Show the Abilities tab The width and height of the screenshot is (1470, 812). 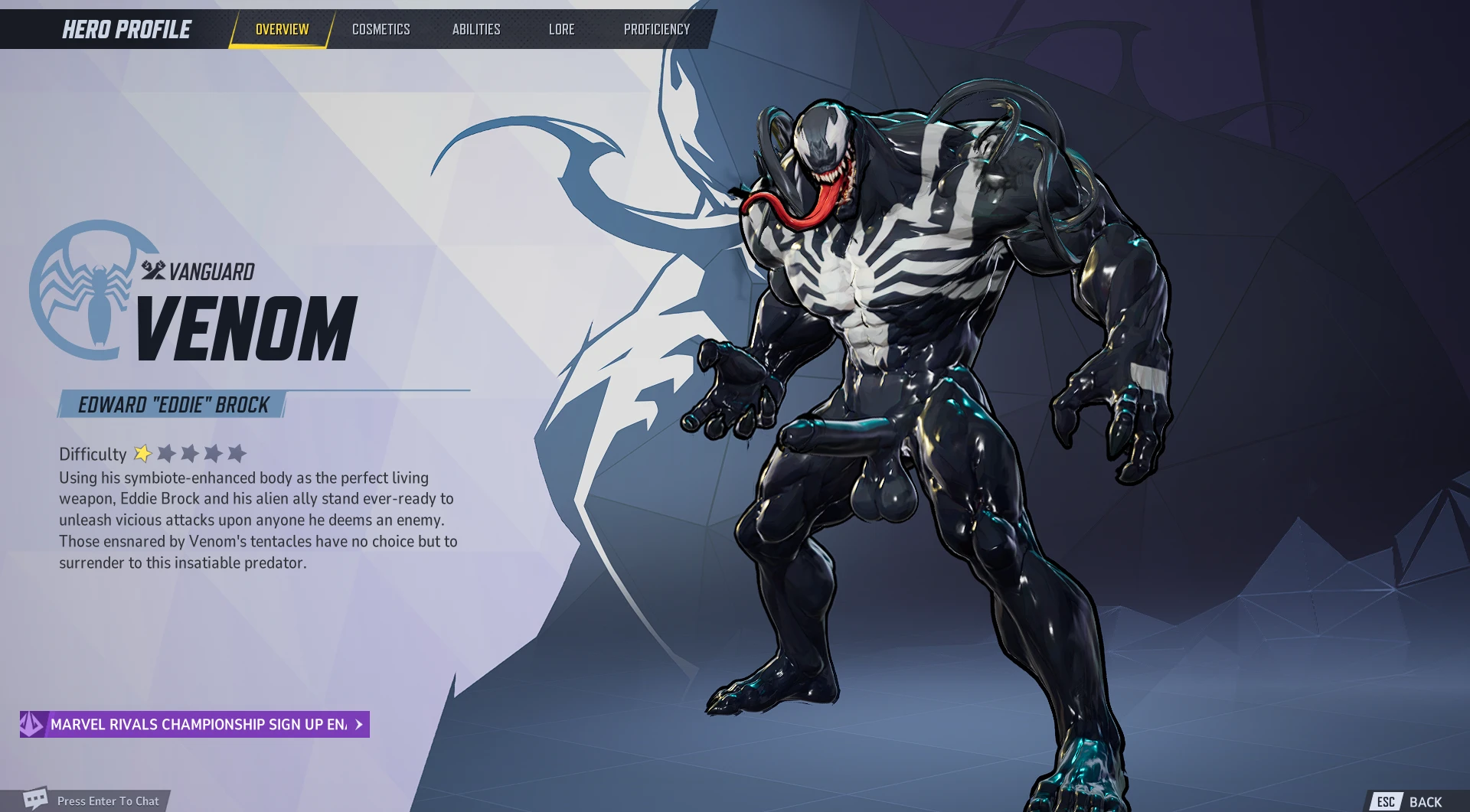pos(475,29)
